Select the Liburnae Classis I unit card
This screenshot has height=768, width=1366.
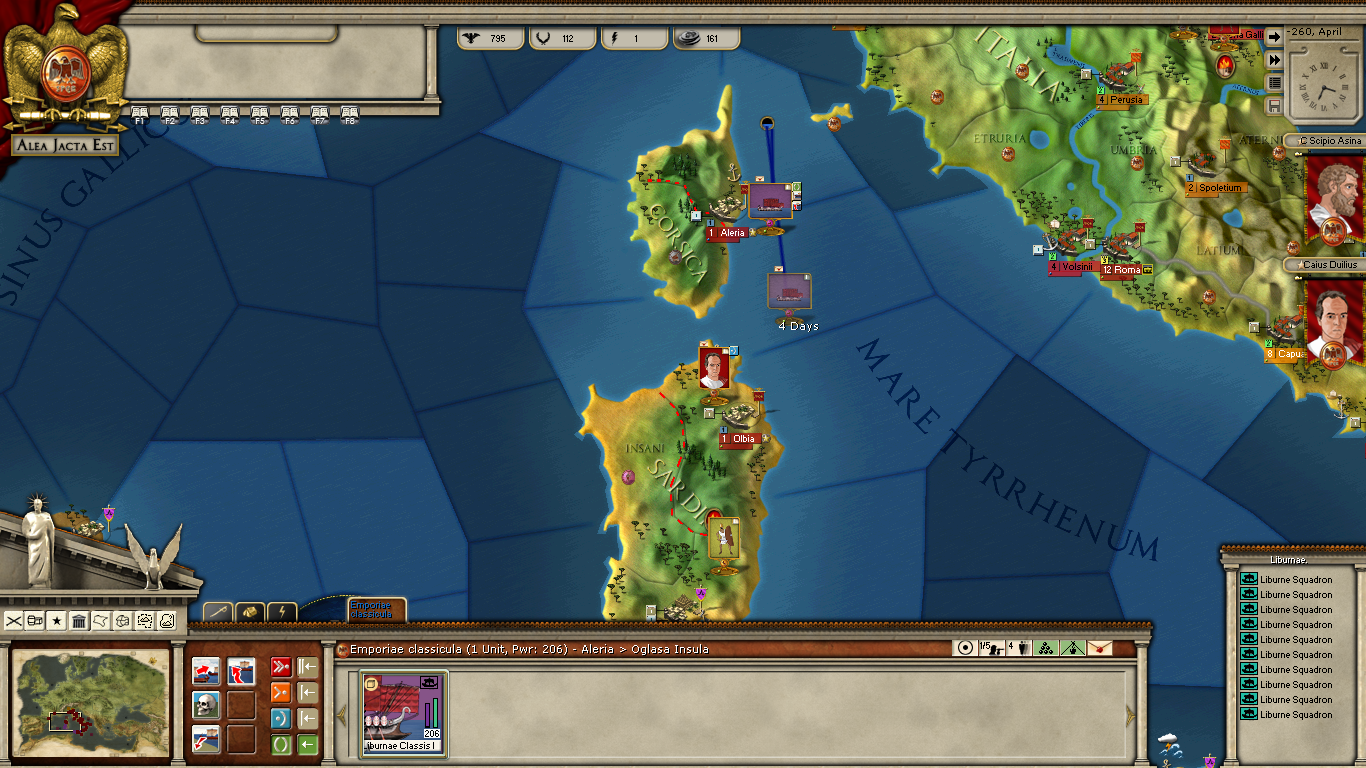point(404,712)
